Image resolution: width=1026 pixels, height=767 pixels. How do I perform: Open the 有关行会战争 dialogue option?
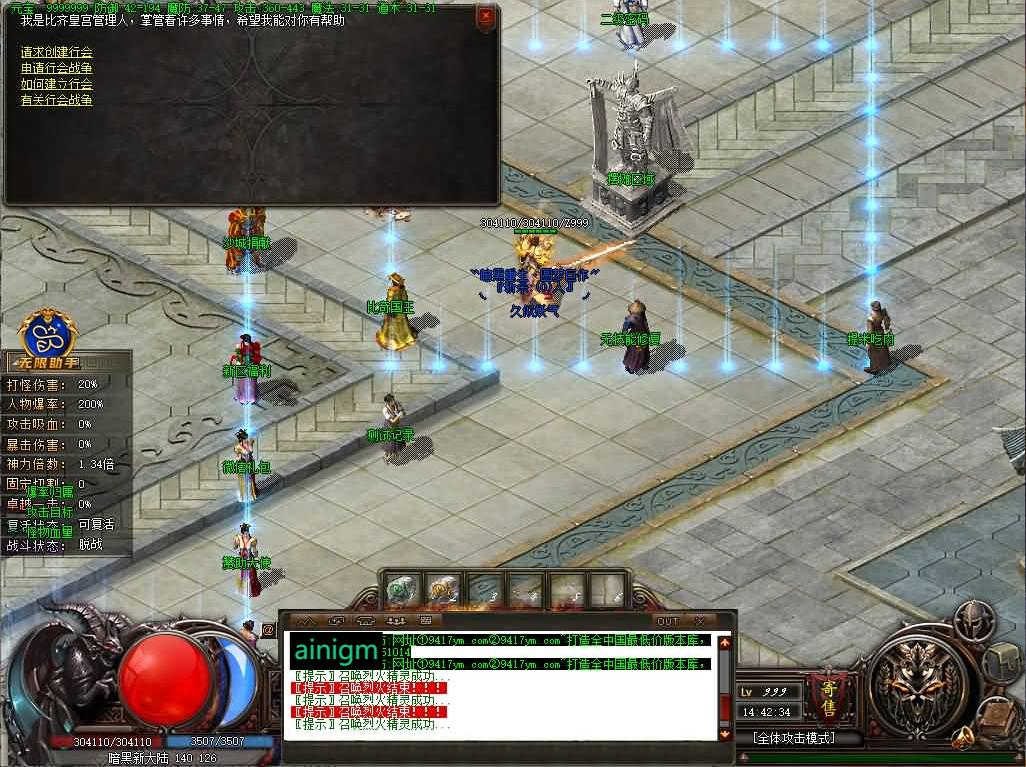coord(57,100)
